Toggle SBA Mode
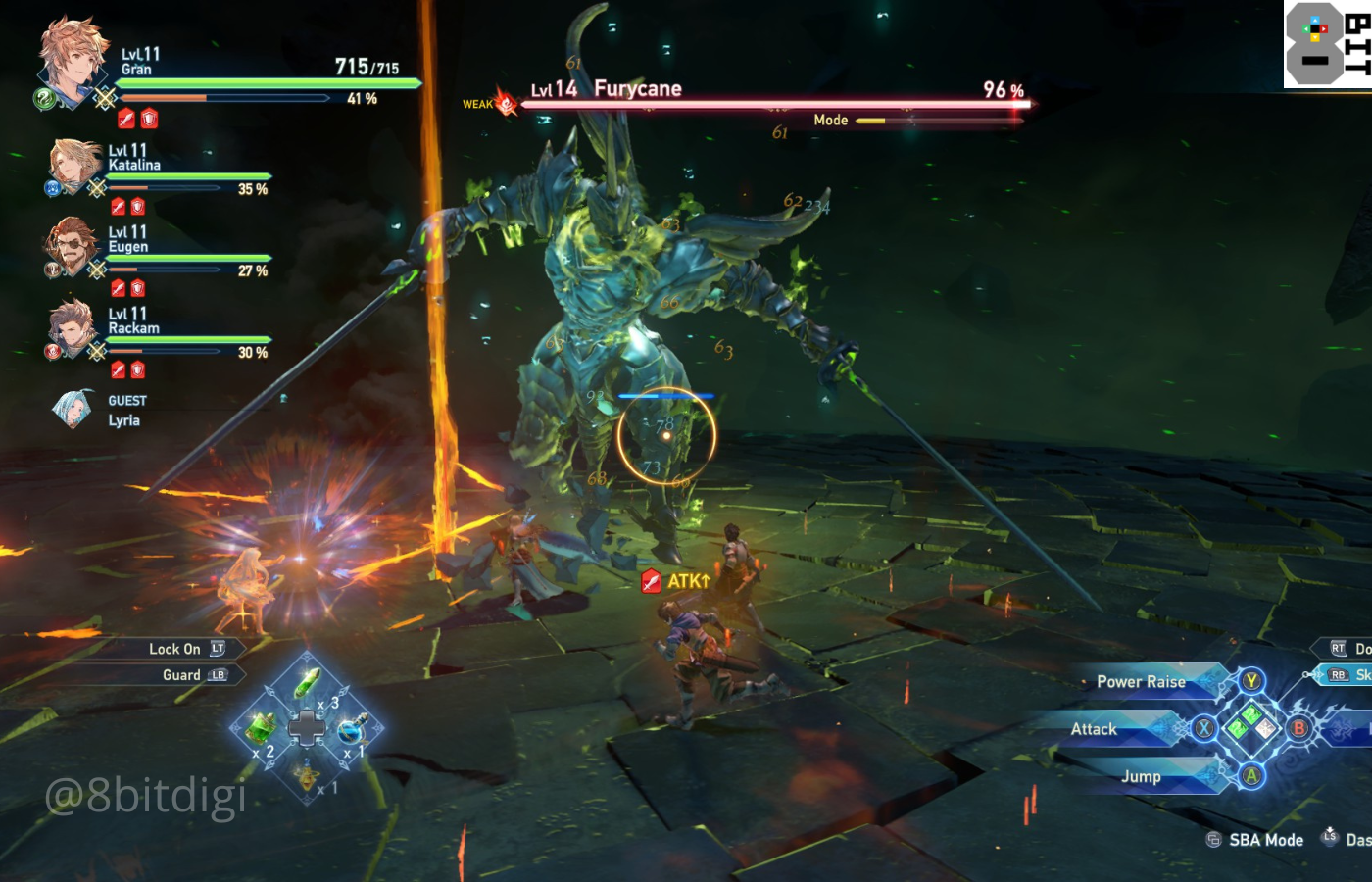This screenshot has width=1372, height=882. click(x=1265, y=840)
